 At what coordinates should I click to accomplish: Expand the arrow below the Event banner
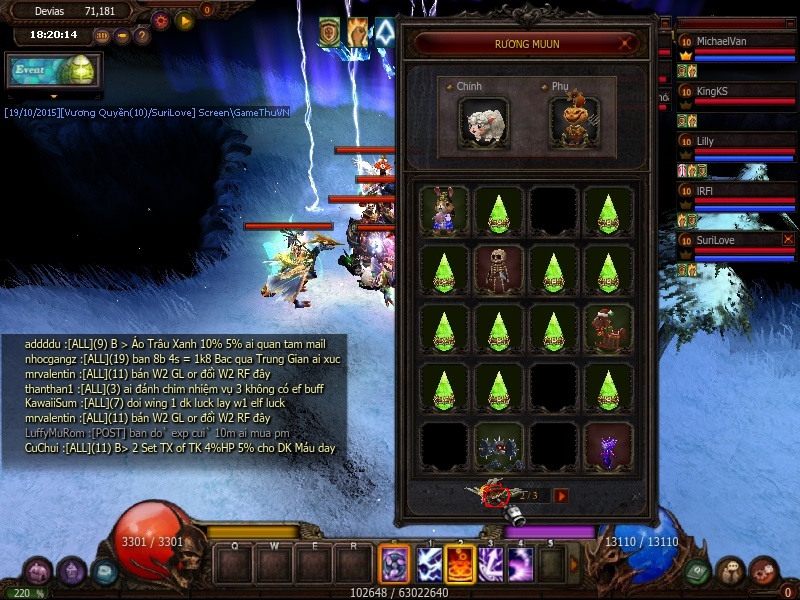pos(55,96)
